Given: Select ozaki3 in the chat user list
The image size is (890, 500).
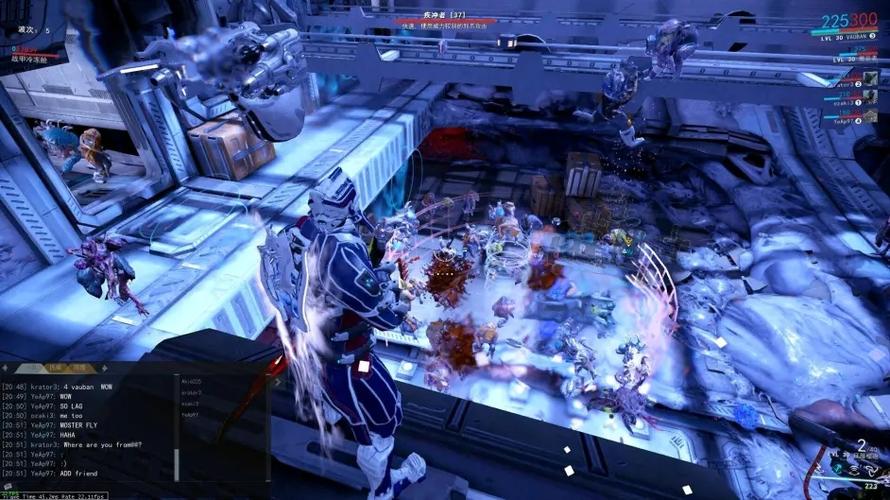Looking at the screenshot, I should [191, 404].
